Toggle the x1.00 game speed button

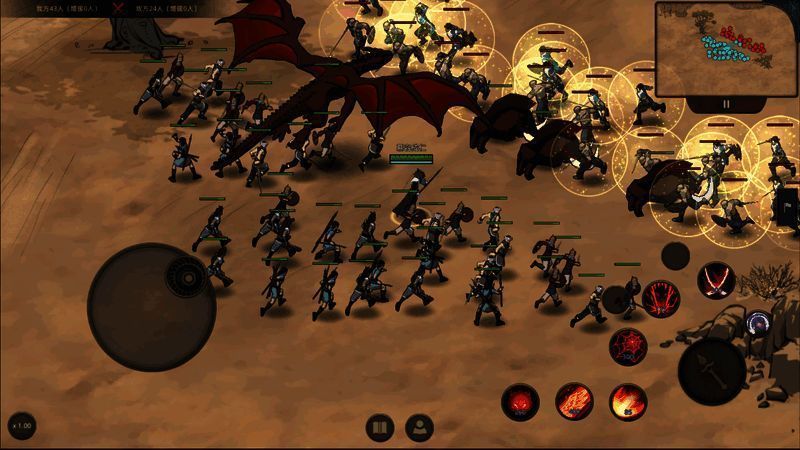(x=21, y=425)
